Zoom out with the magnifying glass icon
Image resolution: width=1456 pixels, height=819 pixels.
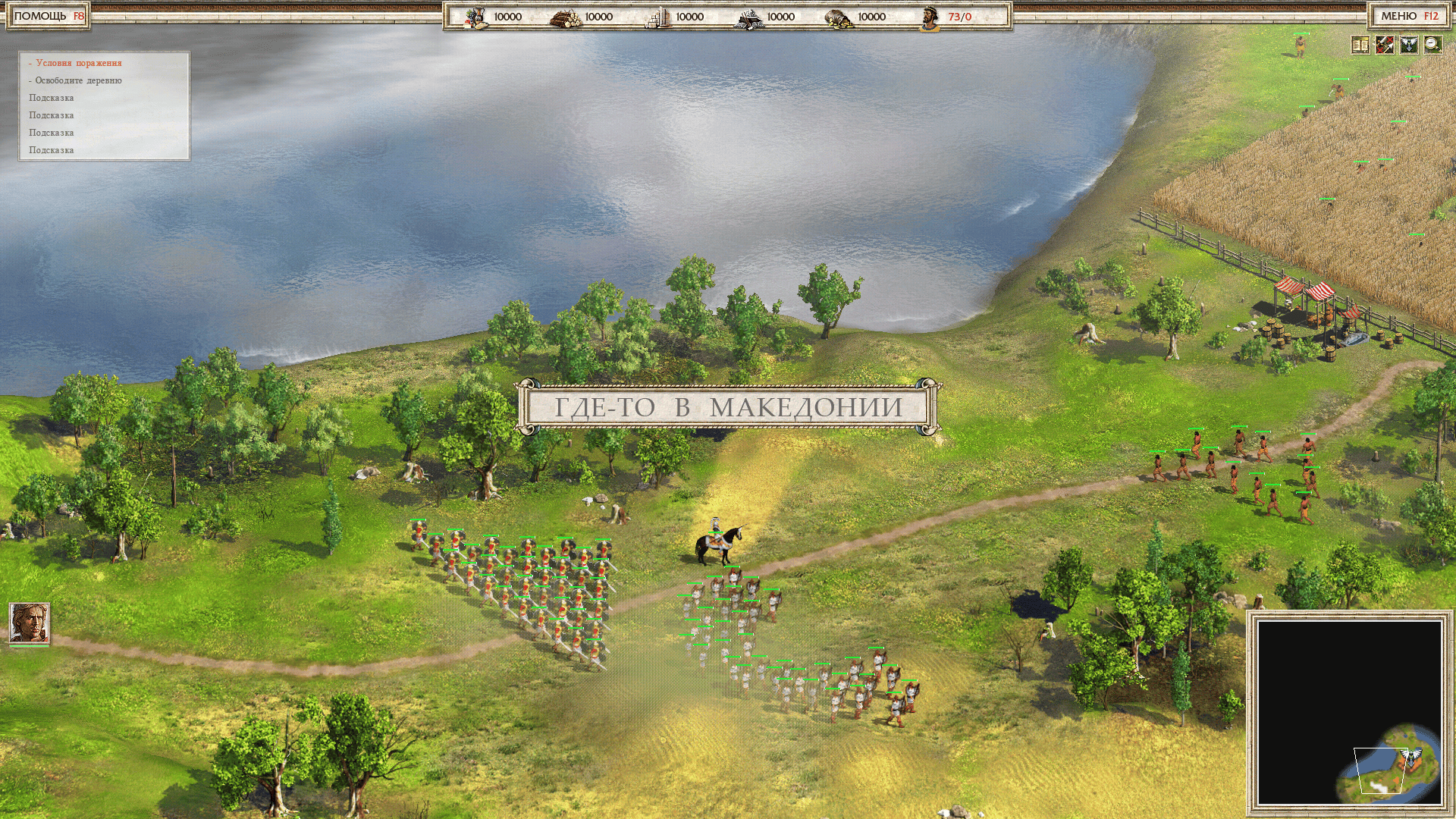(1432, 45)
